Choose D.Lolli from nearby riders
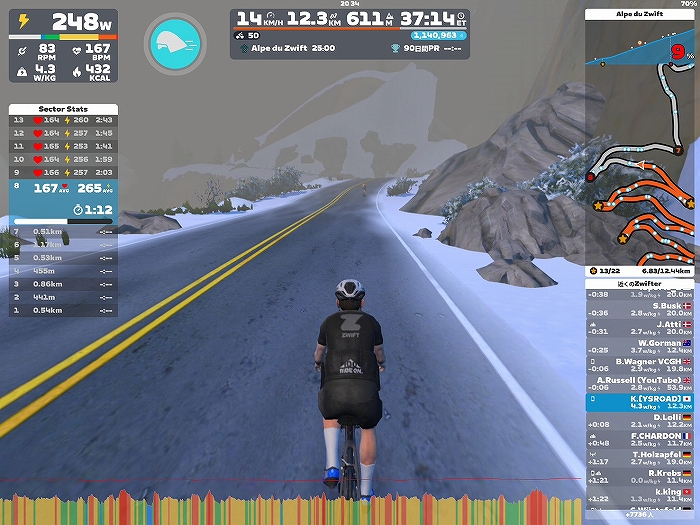Screen dimensions: 700x525 pos(640,421)
